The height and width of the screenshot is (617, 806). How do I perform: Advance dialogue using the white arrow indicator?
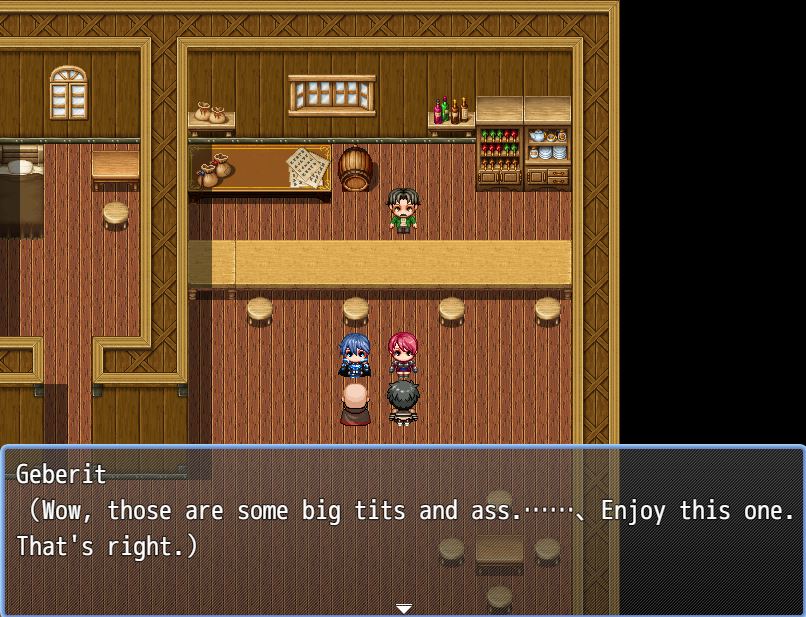coord(403,608)
